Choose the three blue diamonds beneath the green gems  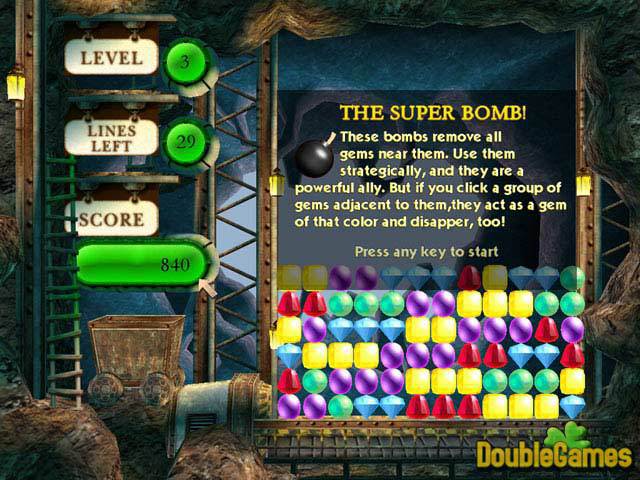(x=367, y=328)
